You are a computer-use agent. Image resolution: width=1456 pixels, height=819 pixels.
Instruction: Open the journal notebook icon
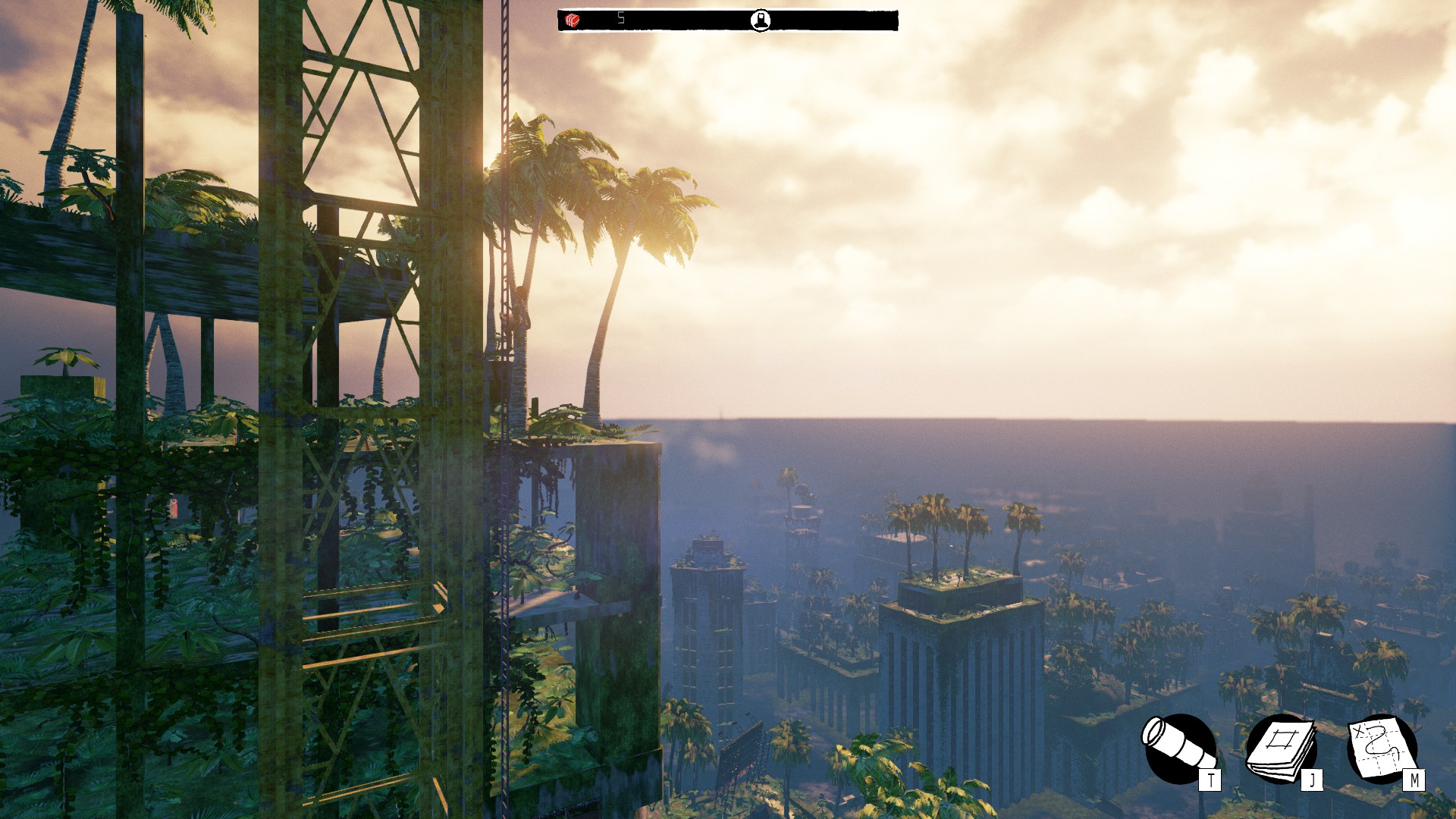1282,748
